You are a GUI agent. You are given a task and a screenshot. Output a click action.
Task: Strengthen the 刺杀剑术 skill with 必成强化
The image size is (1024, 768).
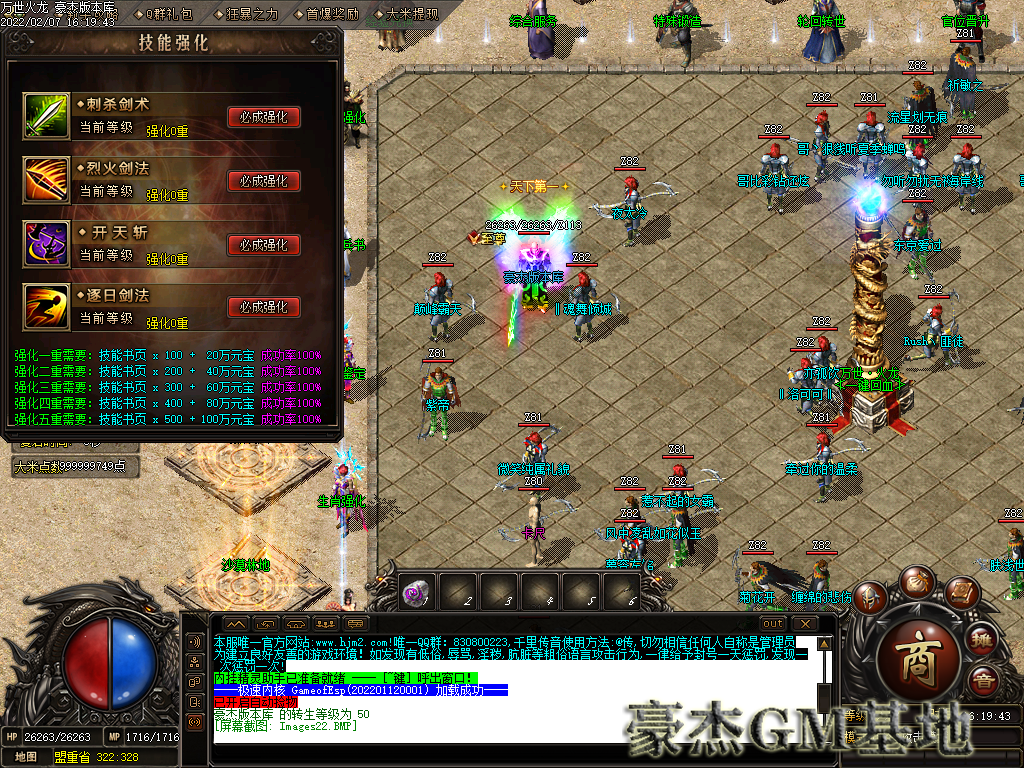tap(264, 117)
